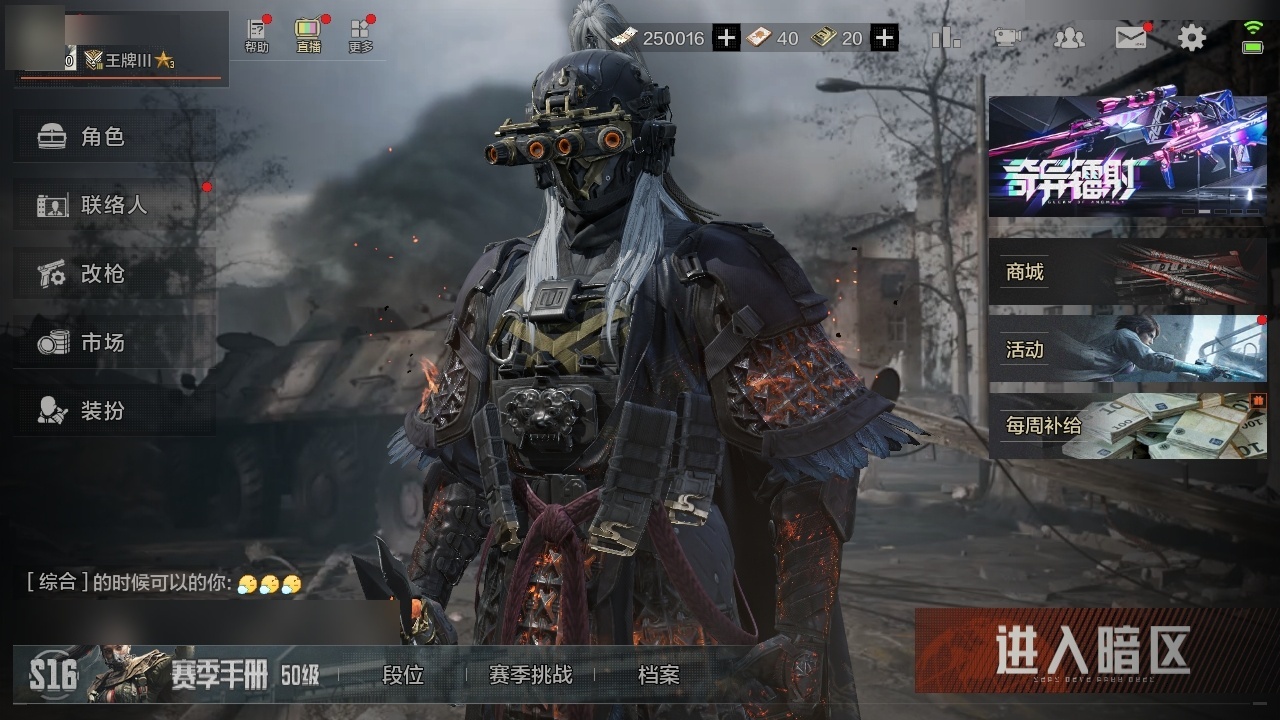Open the 装扮 outfit menu
The height and width of the screenshot is (720, 1280).
[114, 411]
